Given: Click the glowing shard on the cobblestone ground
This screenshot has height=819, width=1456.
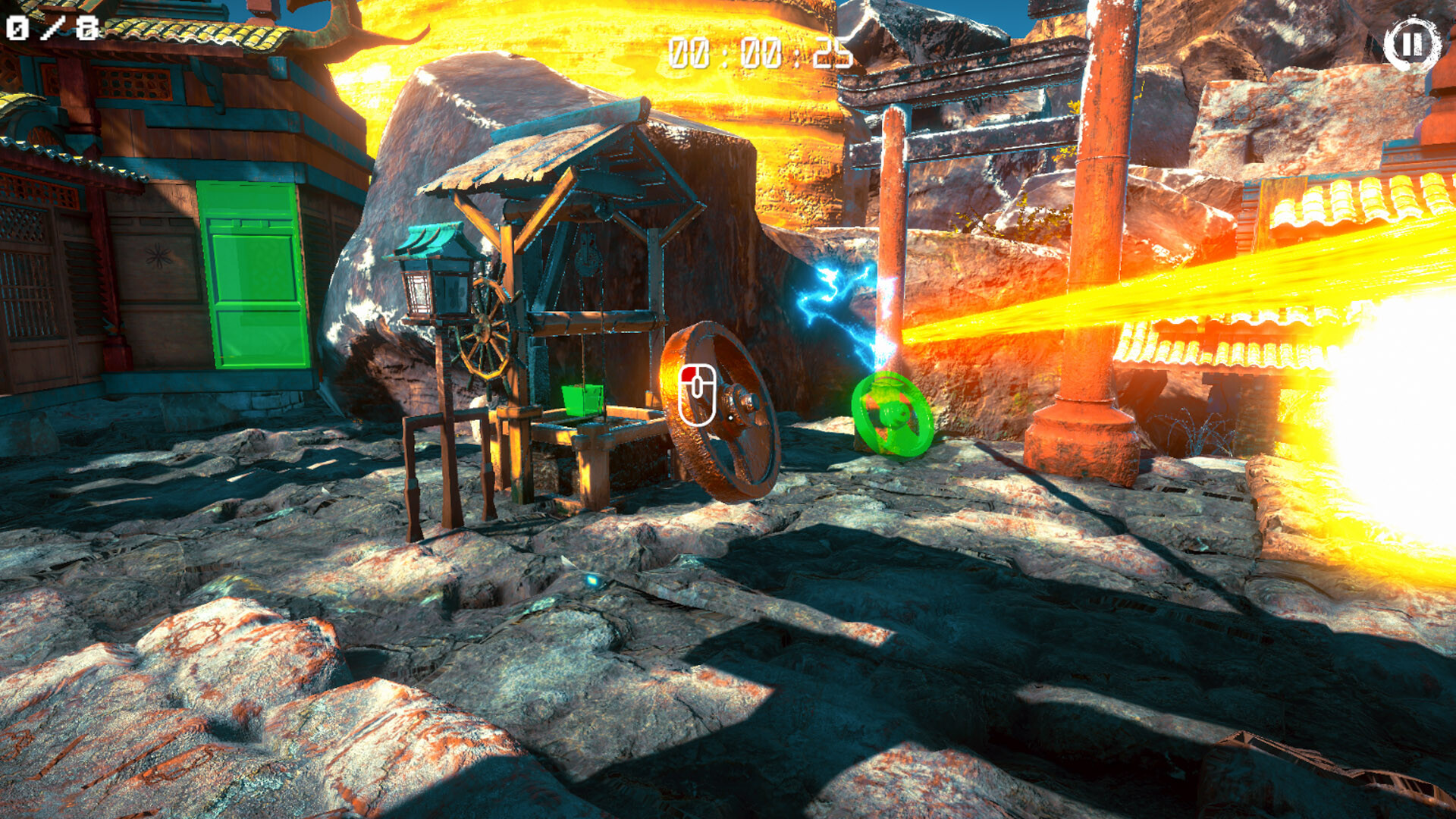Looking at the screenshot, I should pos(593,579).
